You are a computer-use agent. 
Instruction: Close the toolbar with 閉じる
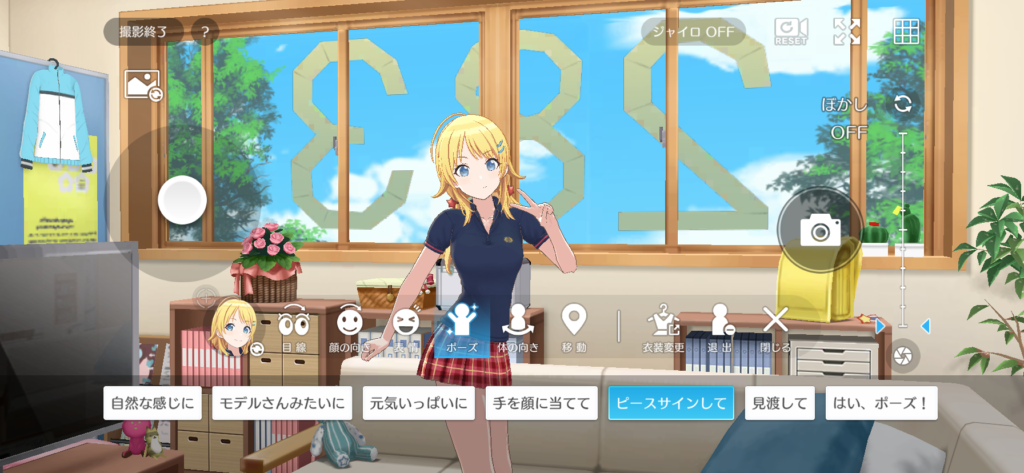pos(775,330)
